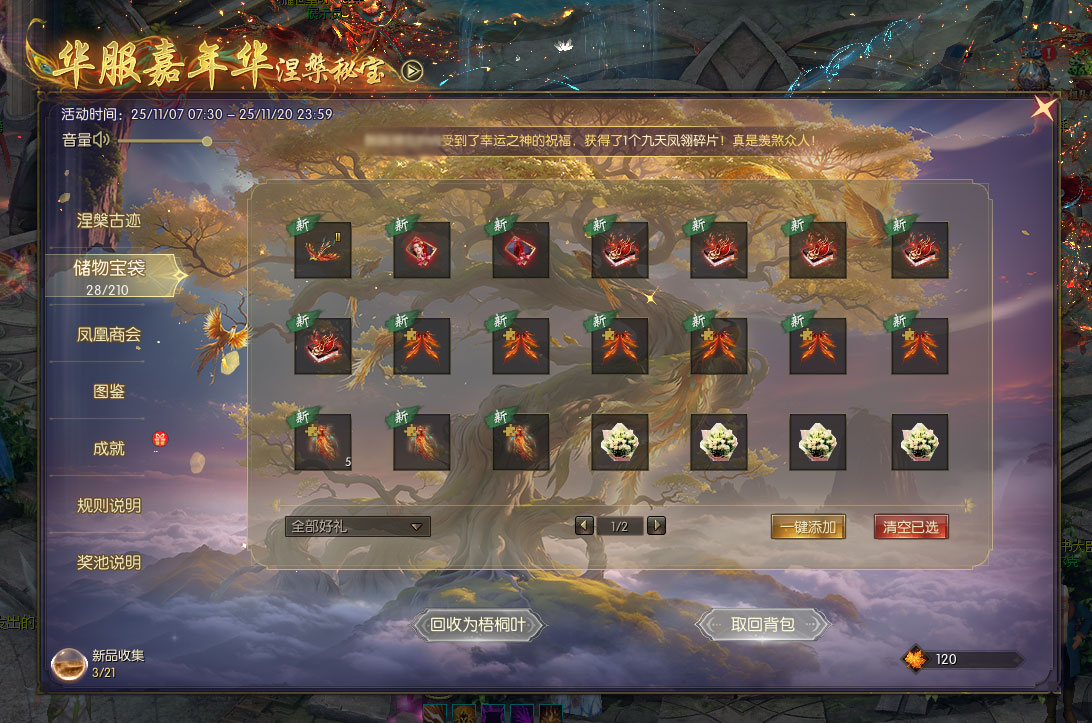Viewport: 1092px width, 723px height.
Task: Open the 新品收集 collection orb
Action: 70,663
